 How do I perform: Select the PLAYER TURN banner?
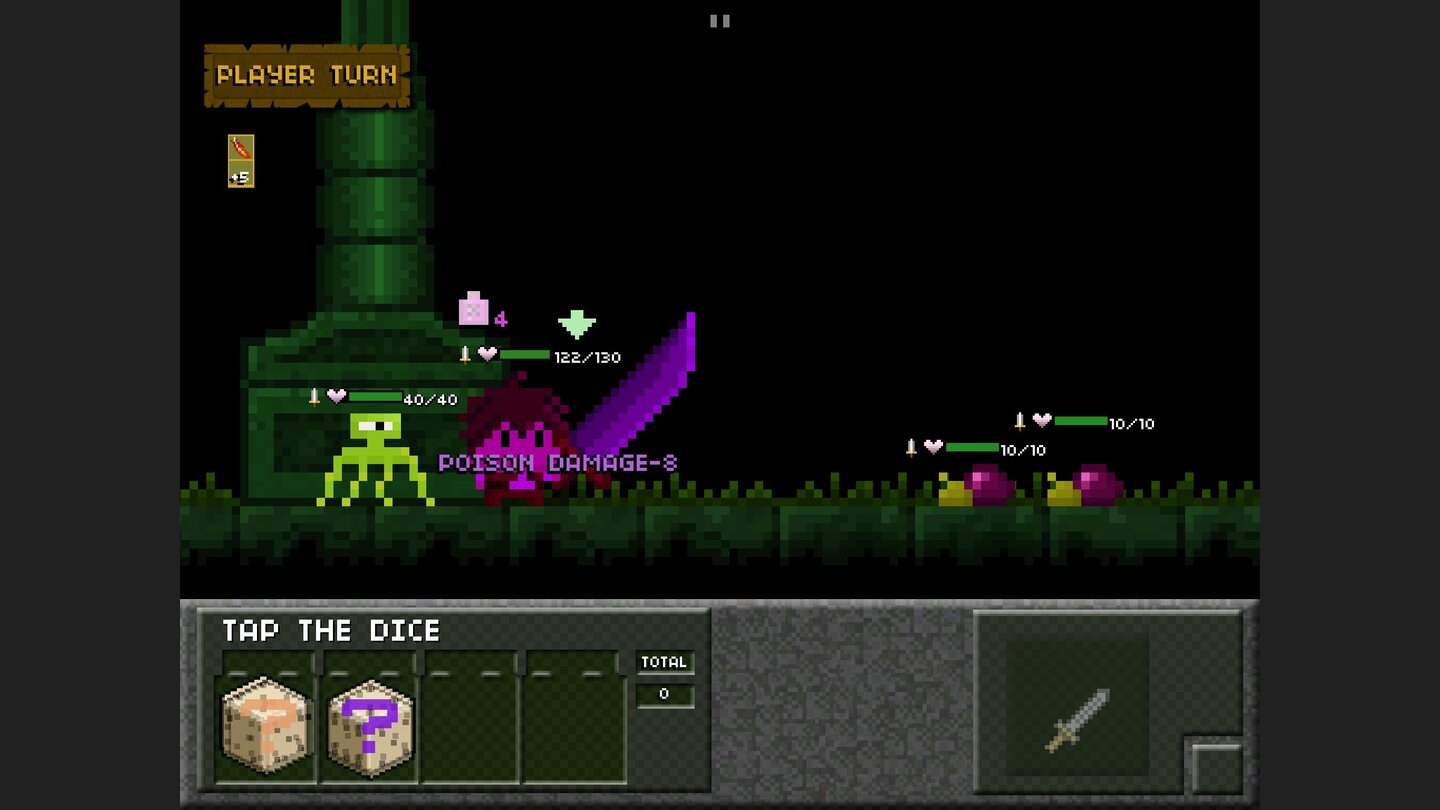pyautogui.click(x=305, y=75)
